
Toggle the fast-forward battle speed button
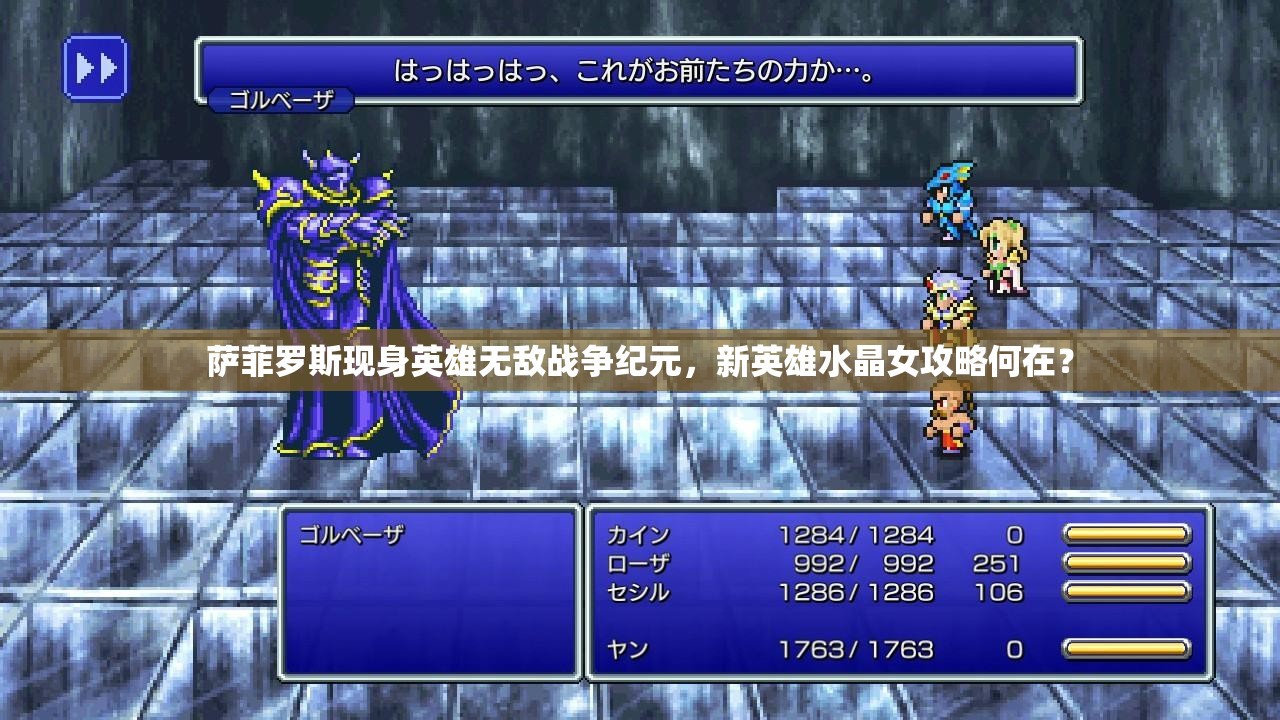96,68
